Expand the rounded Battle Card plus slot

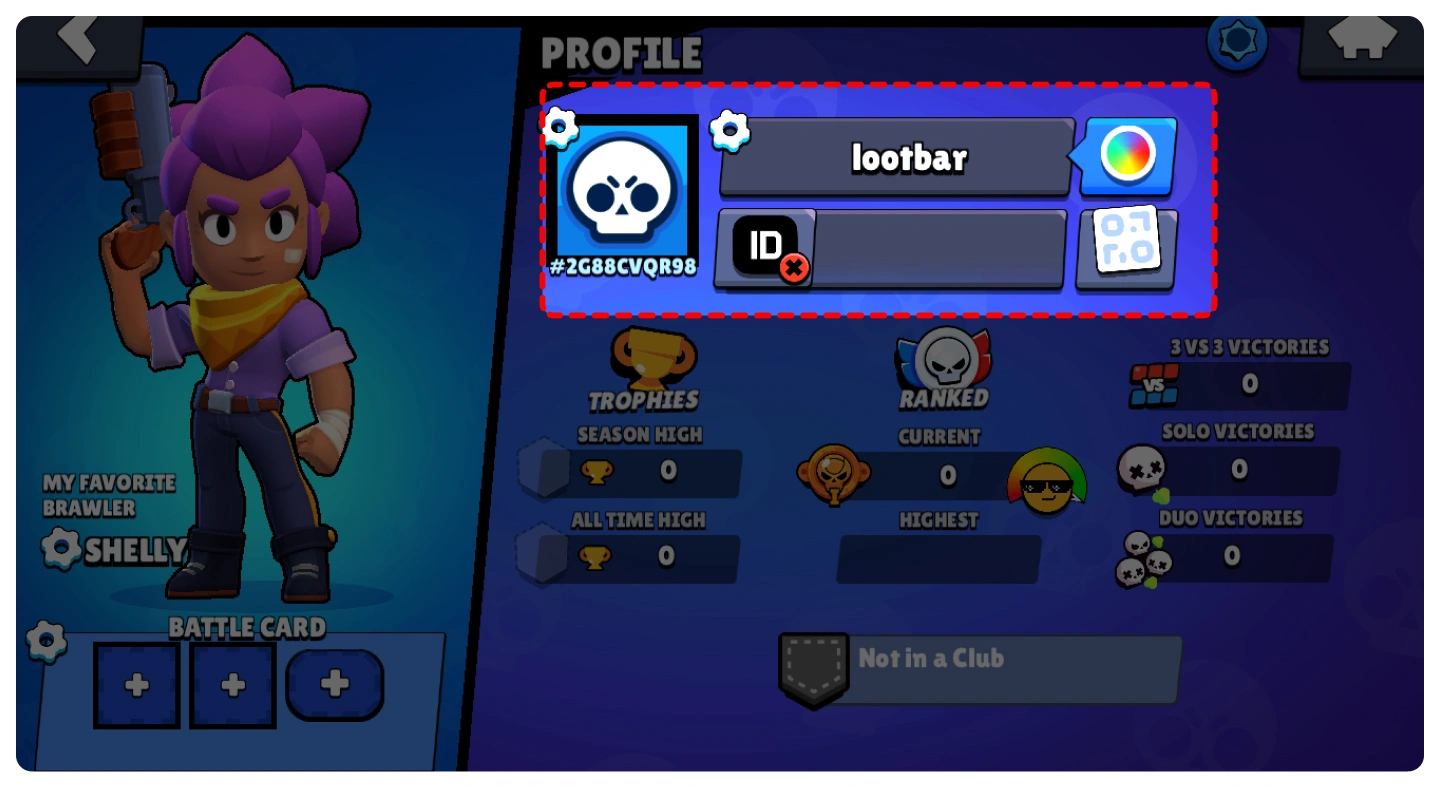point(334,684)
